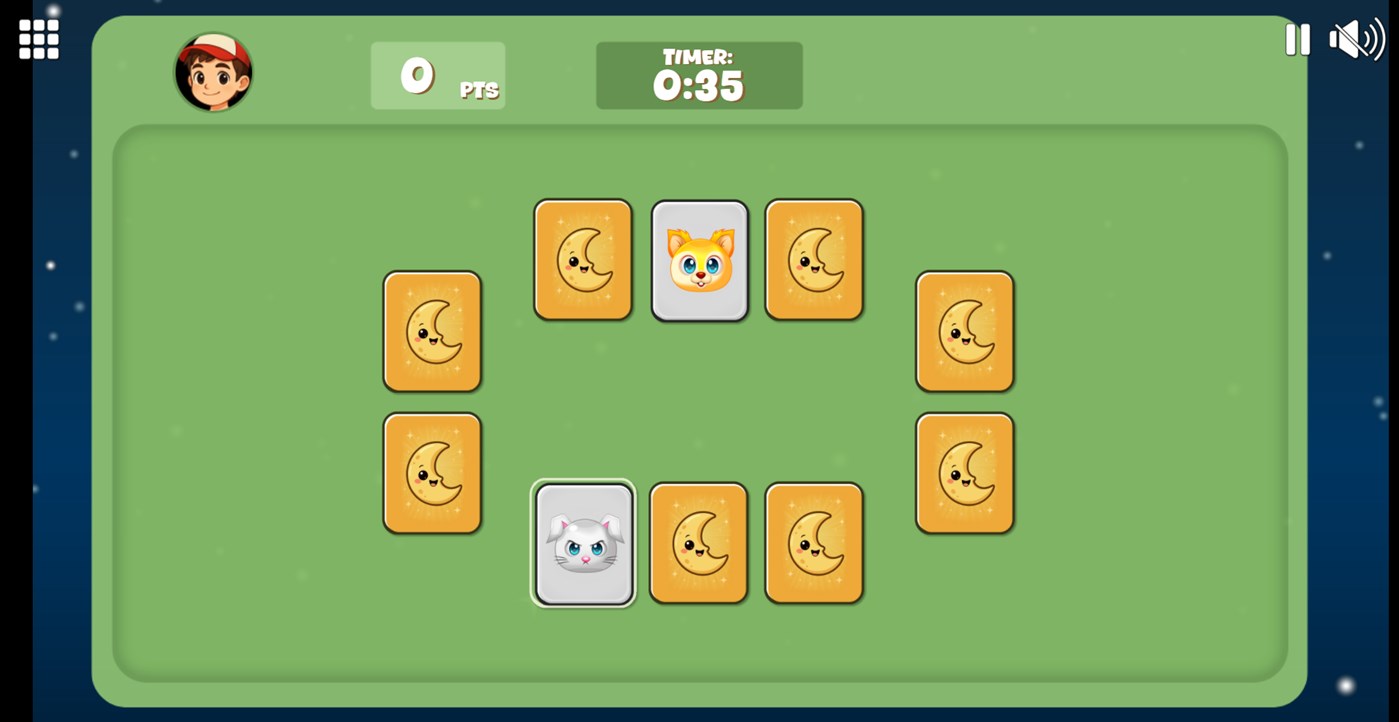1399x722 pixels.
Task: Click the 0 PTS score panel
Action: tap(437, 75)
